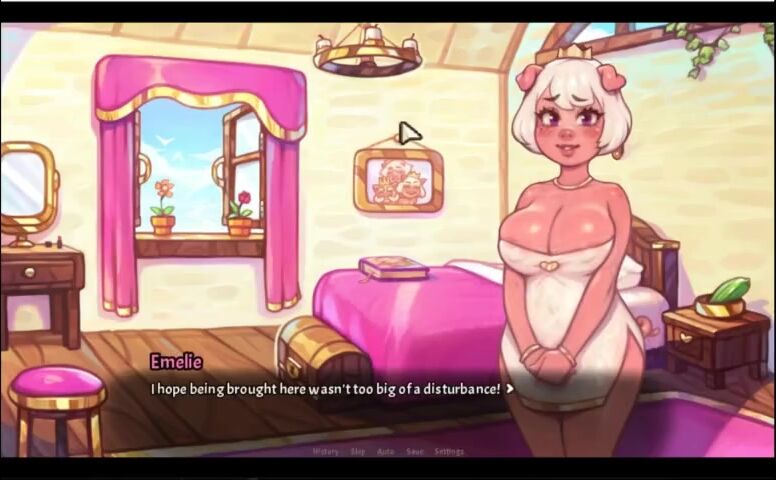The height and width of the screenshot is (480, 776).
Task: Activate the Skip option
Action: pyautogui.click(x=358, y=451)
